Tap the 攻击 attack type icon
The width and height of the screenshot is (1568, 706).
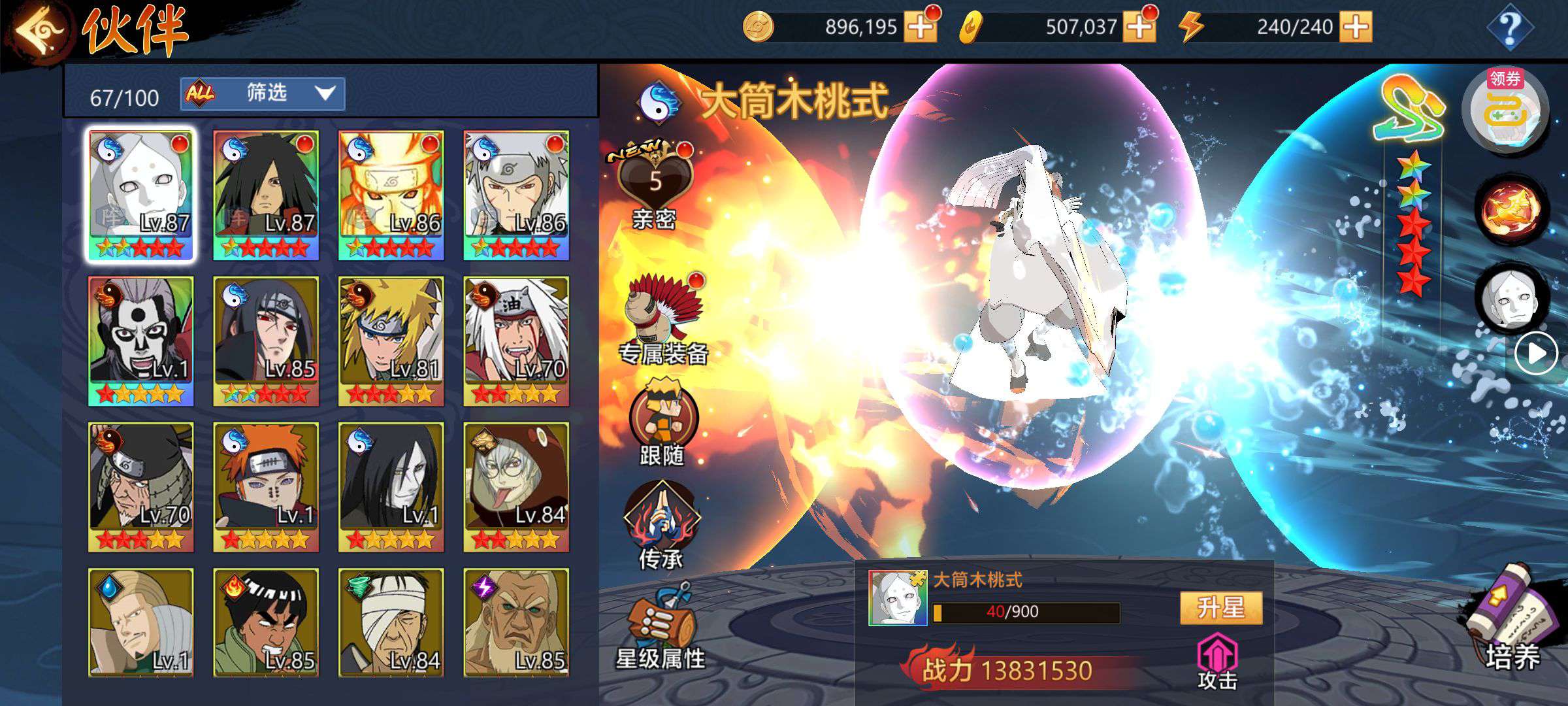click(1217, 662)
